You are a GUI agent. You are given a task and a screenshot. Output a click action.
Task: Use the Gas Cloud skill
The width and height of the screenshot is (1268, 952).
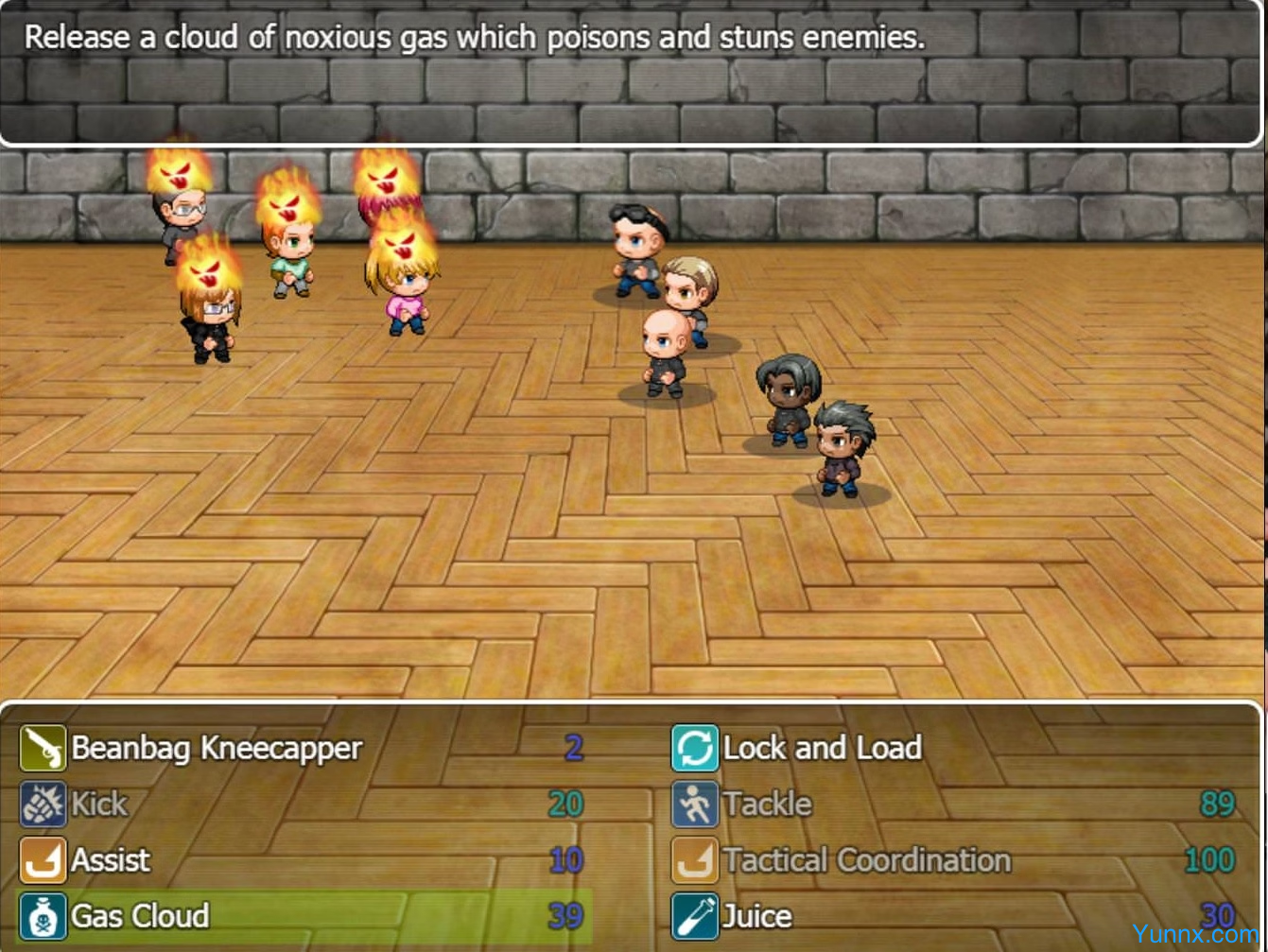click(x=140, y=916)
